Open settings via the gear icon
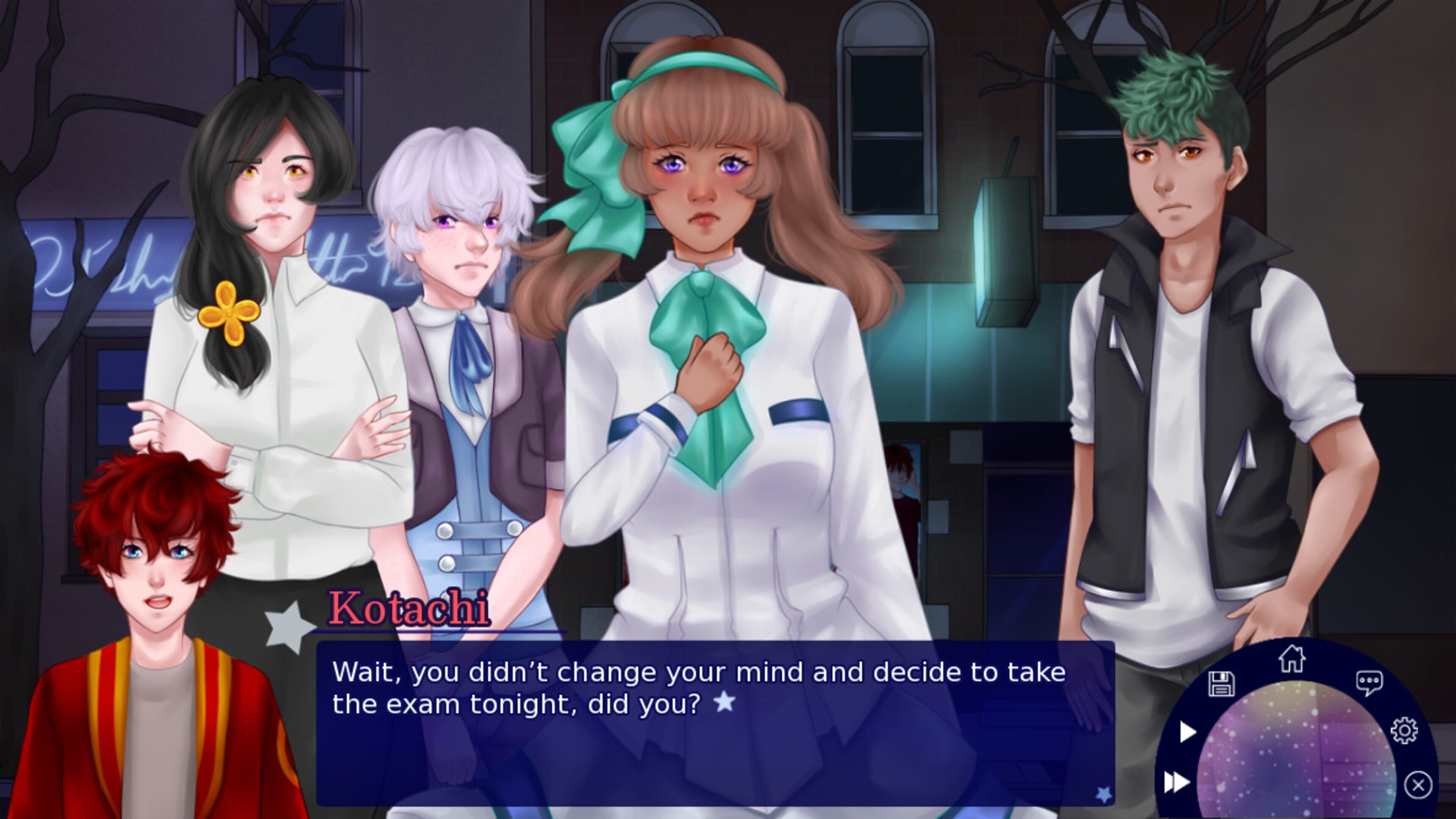Image resolution: width=1456 pixels, height=819 pixels. click(1404, 731)
